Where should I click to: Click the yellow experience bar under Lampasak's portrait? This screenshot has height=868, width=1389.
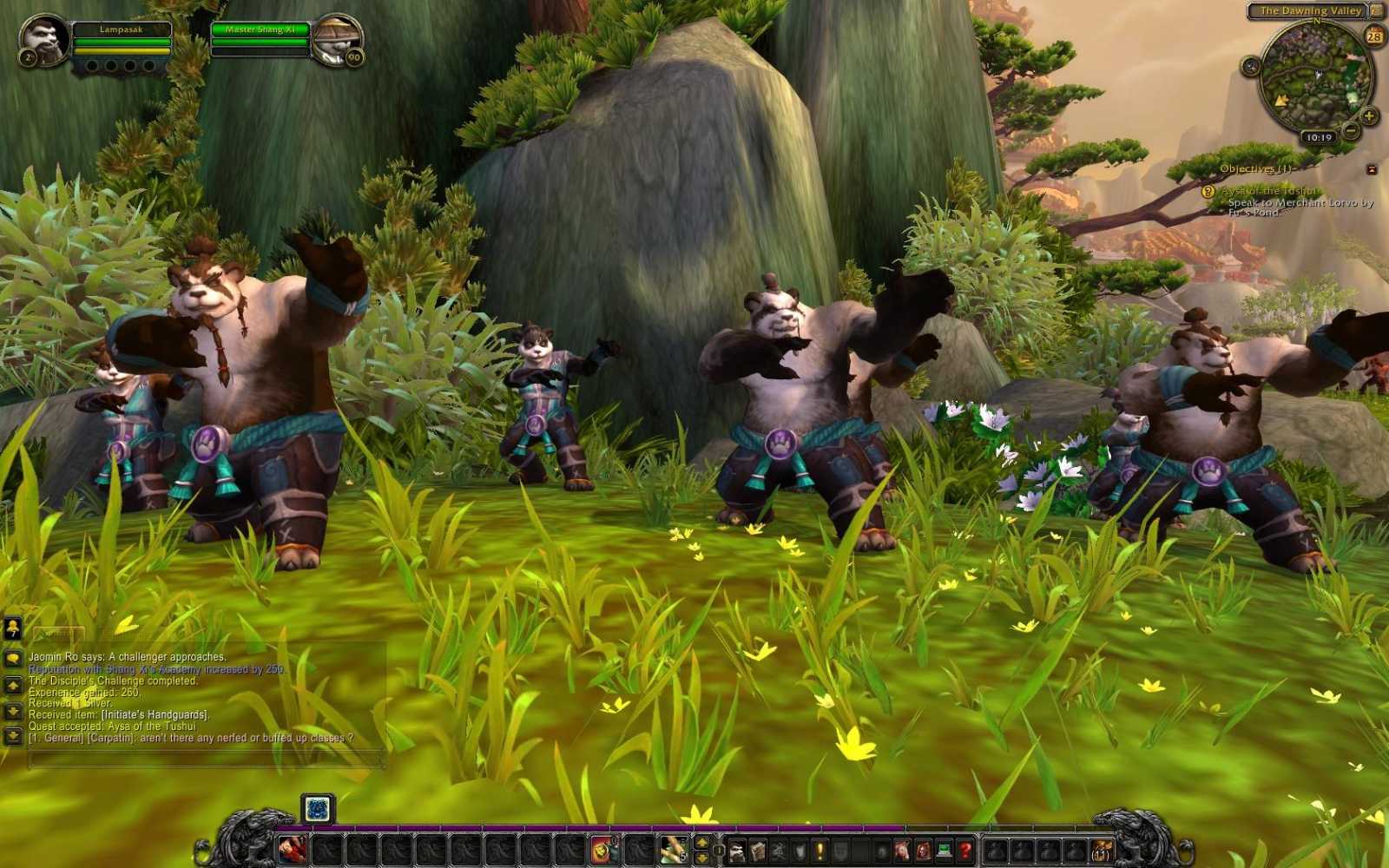122,50
